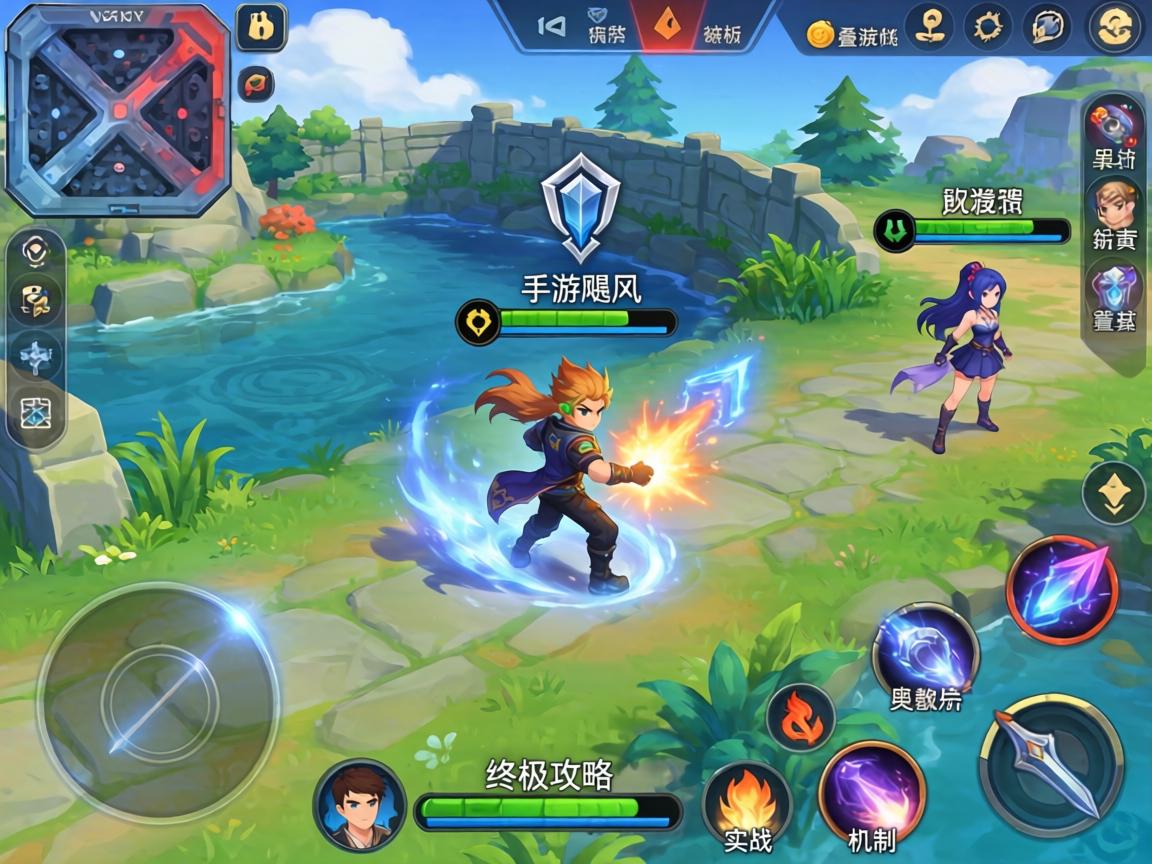Tap the gold swirl button in top-right corner

click(1115, 27)
